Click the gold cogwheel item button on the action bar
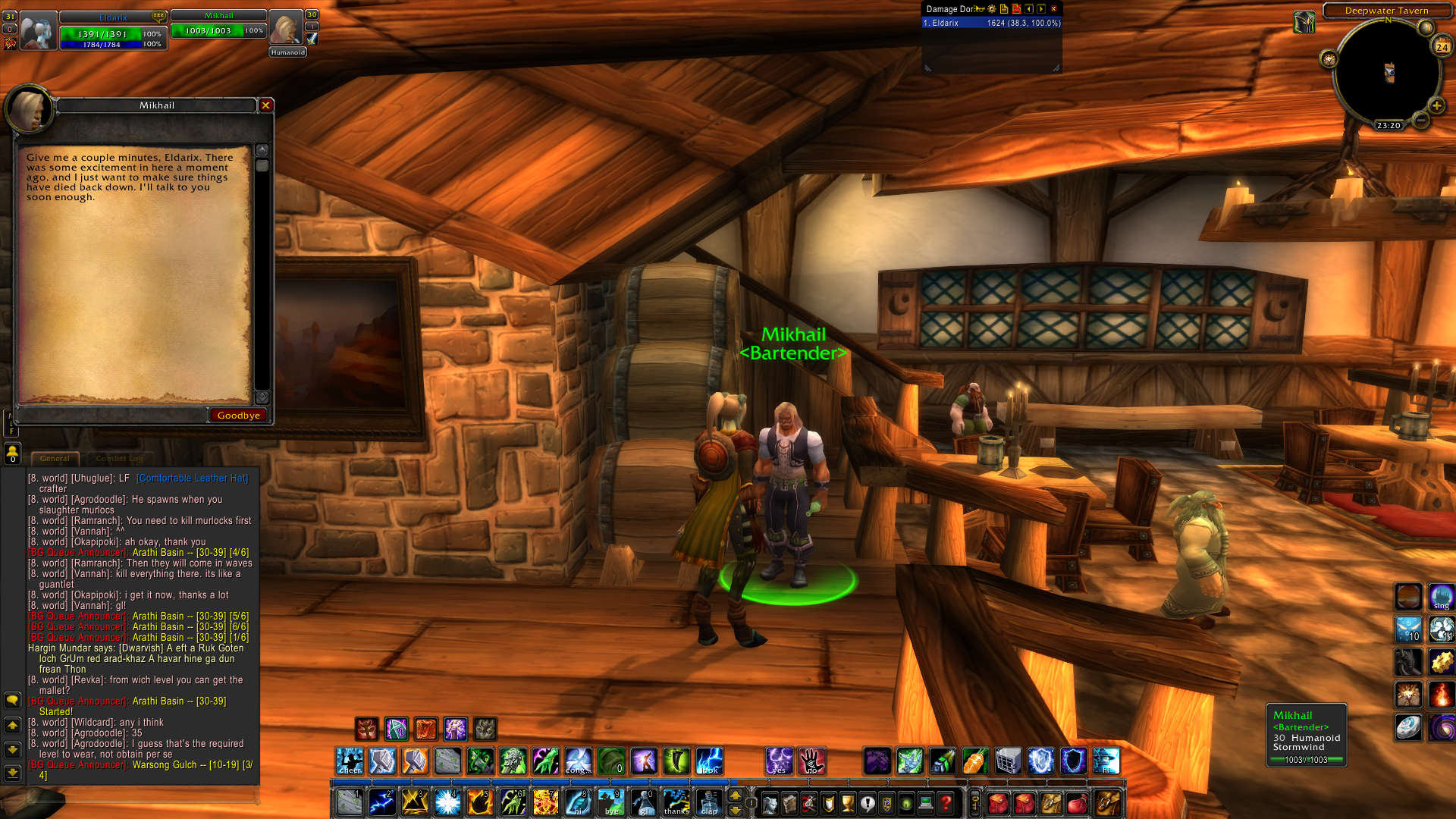This screenshot has width=1456, height=819. (x=1442, y=662)
